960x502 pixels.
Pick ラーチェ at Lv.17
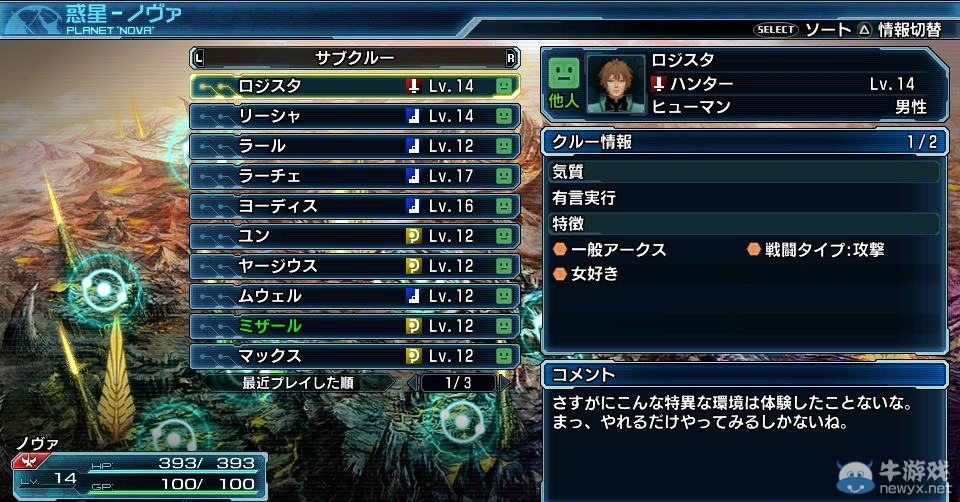click(354, 176)
